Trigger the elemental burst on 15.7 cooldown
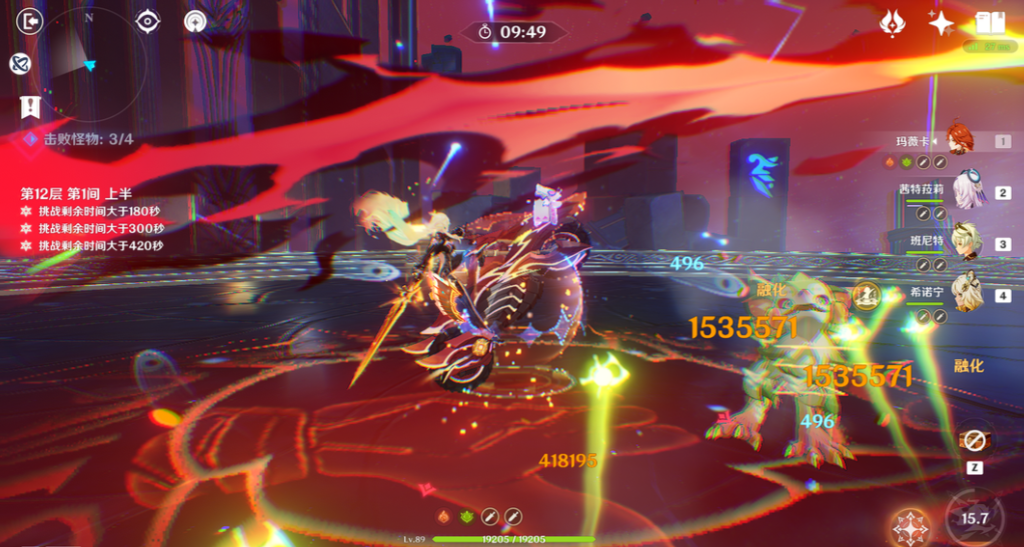Screen dimensions: 1024x547 974,517
